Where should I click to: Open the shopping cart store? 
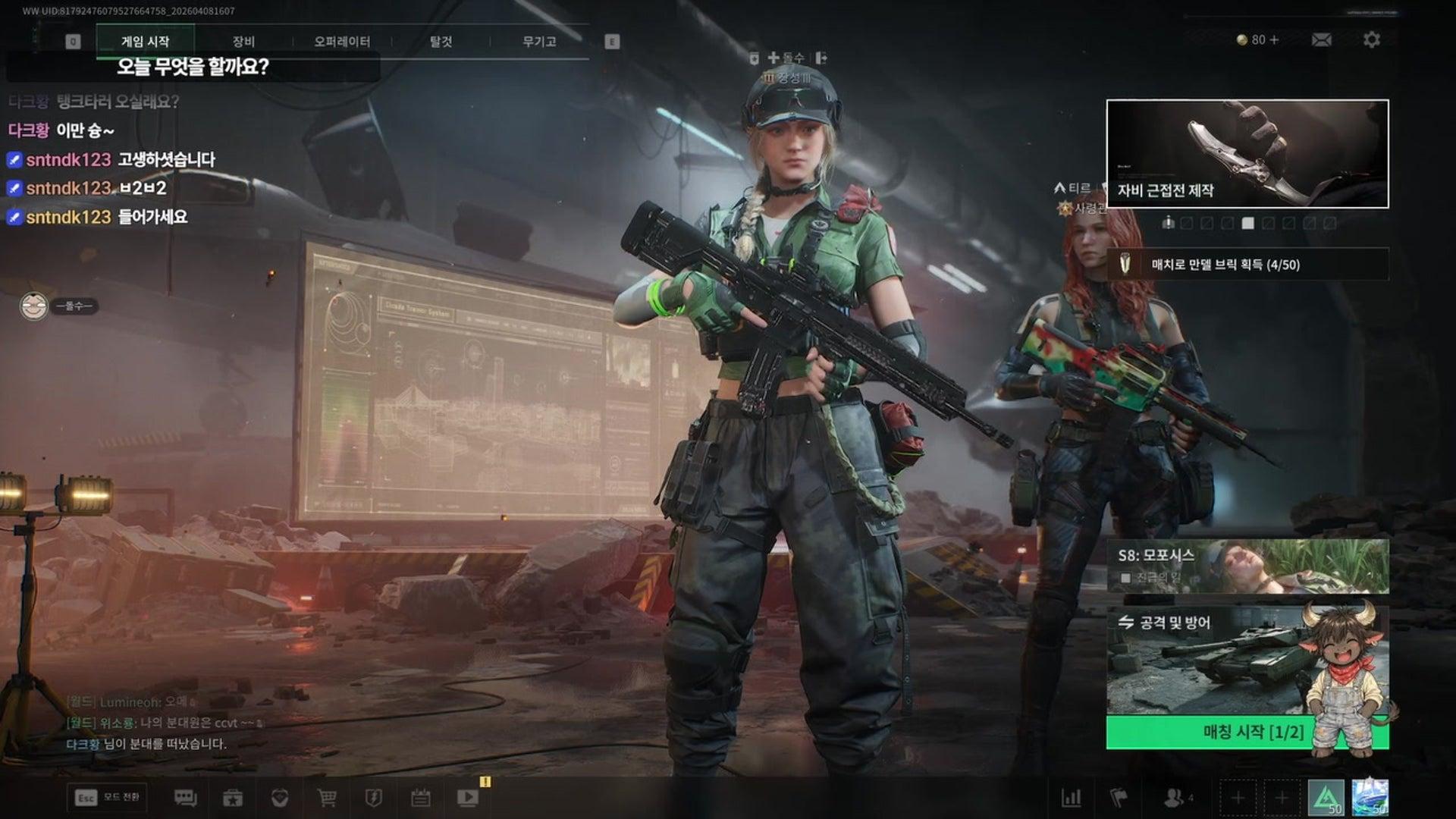point(327,798)
